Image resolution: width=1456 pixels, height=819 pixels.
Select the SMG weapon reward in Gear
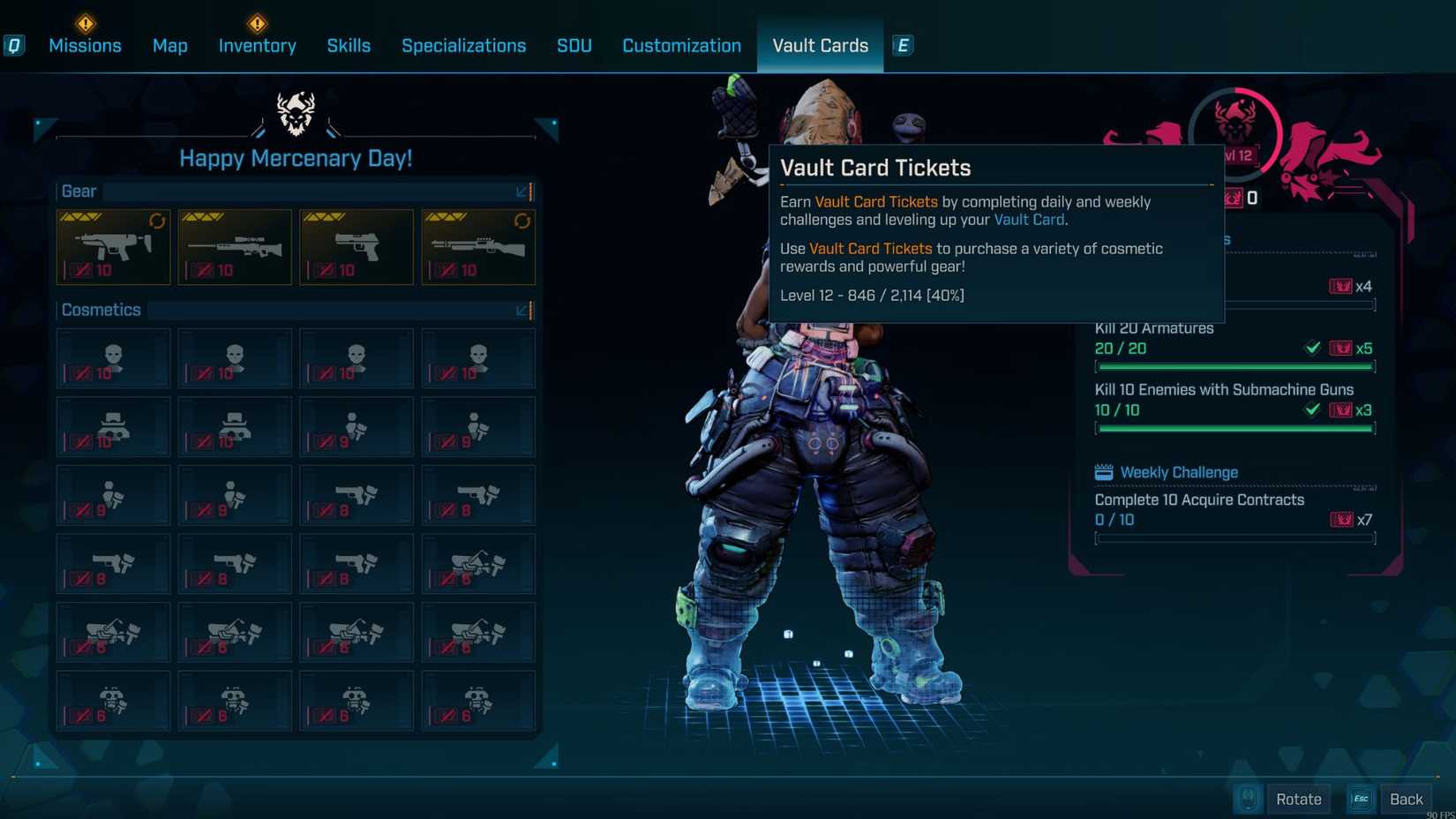pos(113,247)
